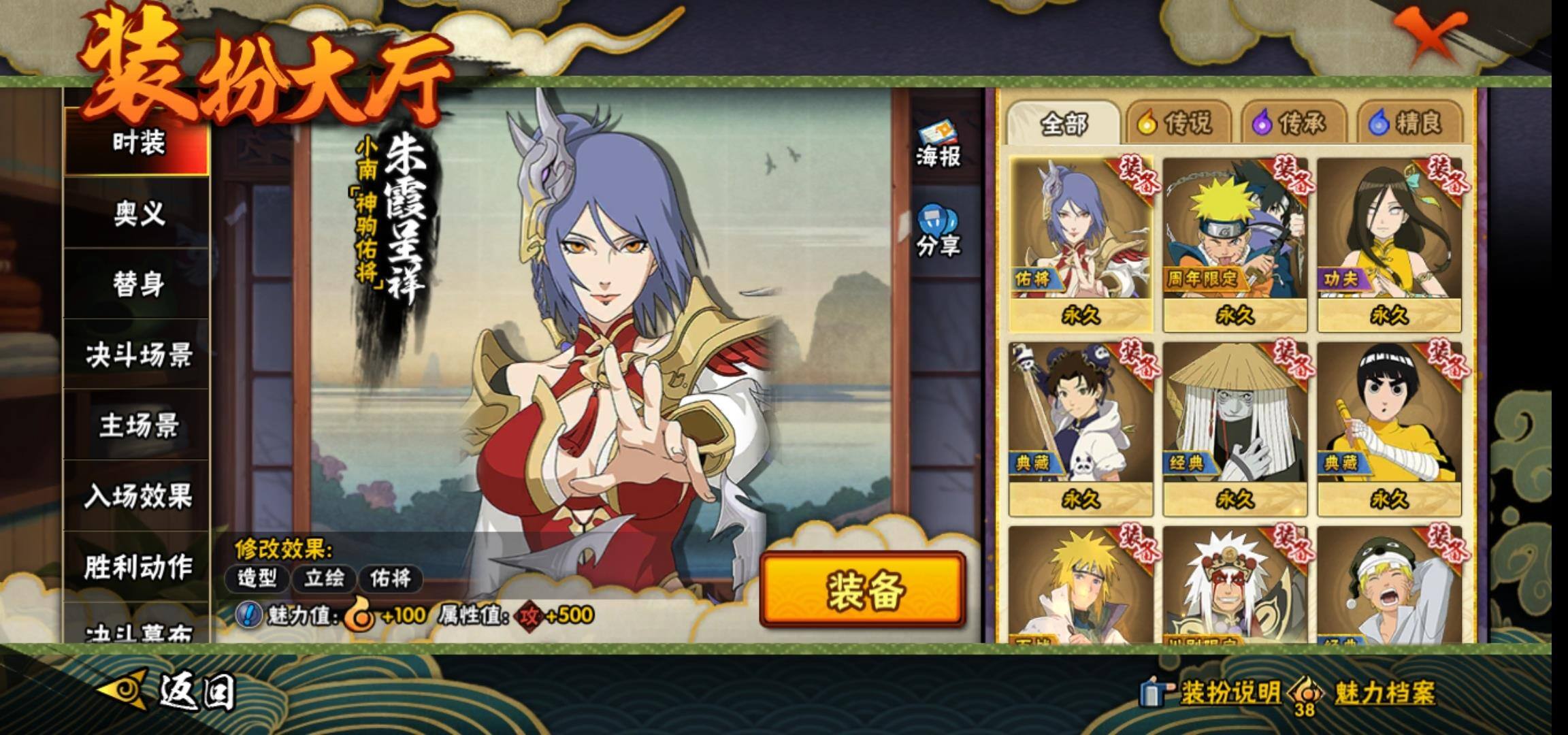Open the 奥义 category
1568x735 pixels.
(x=138, y=214)
